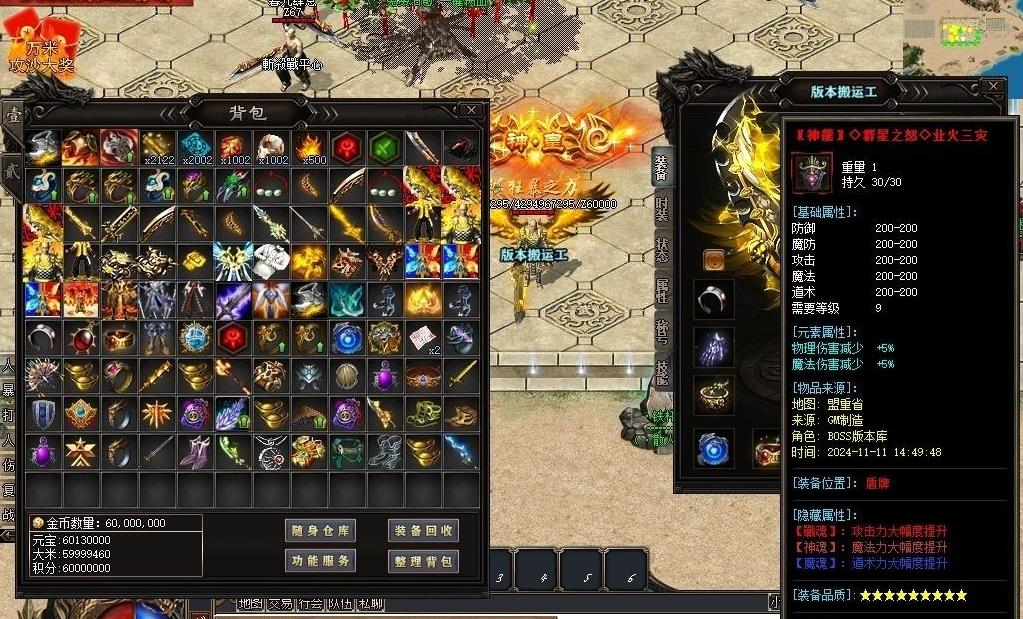The image size is (1023, 619).
Task: Switch to bag page 贰 tab
Action: click(x=10, y=167)
